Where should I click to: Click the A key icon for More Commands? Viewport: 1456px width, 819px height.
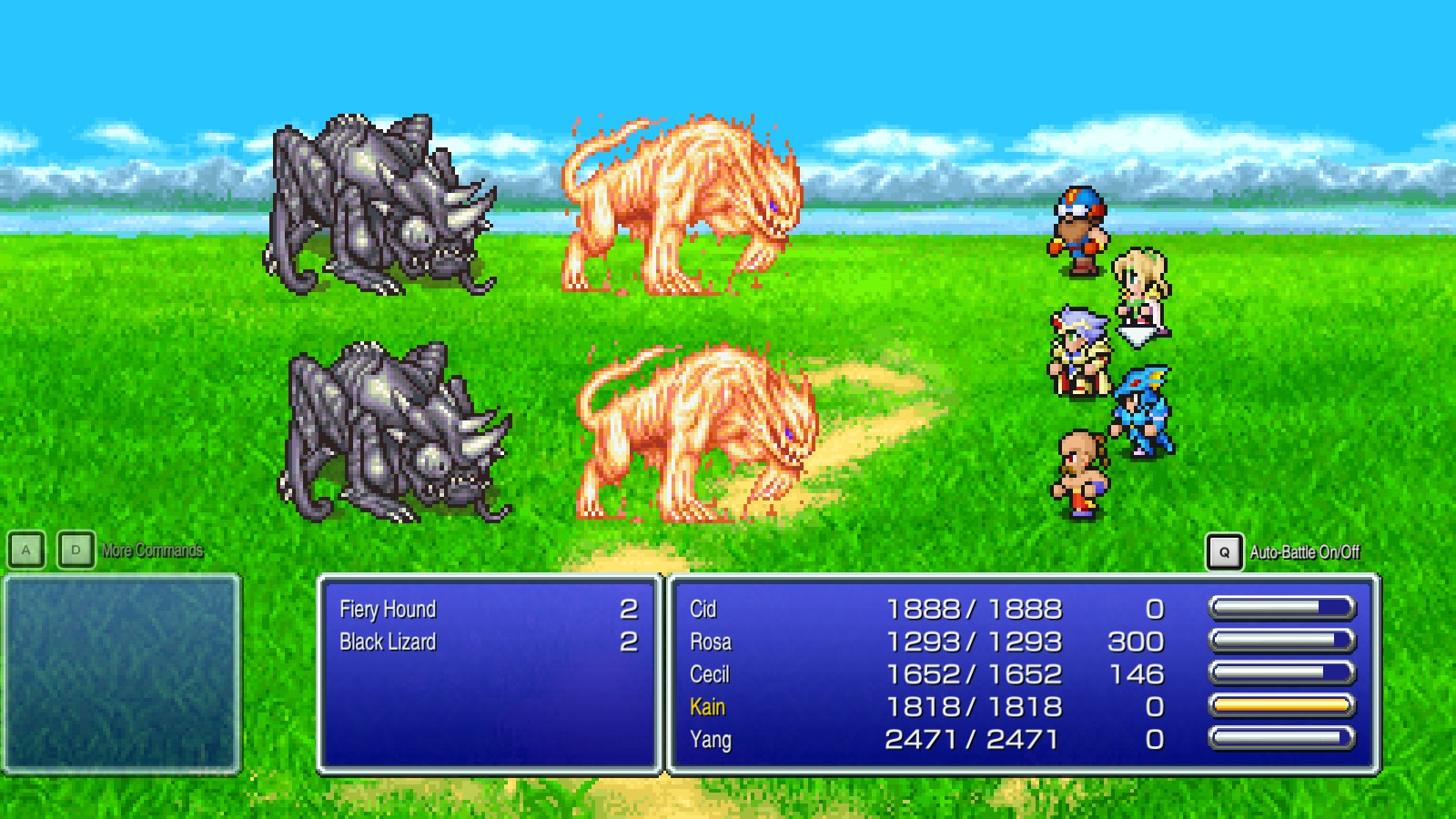[27, 549]
